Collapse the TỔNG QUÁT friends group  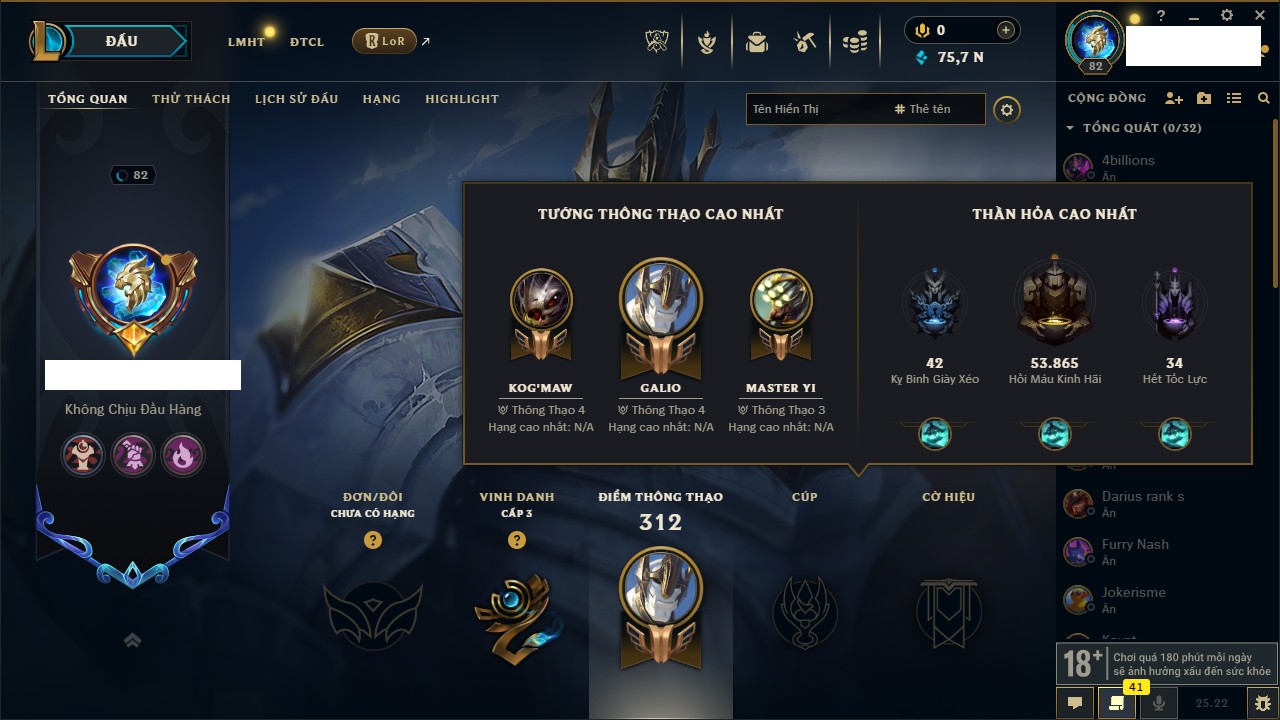coord(1070,128)
